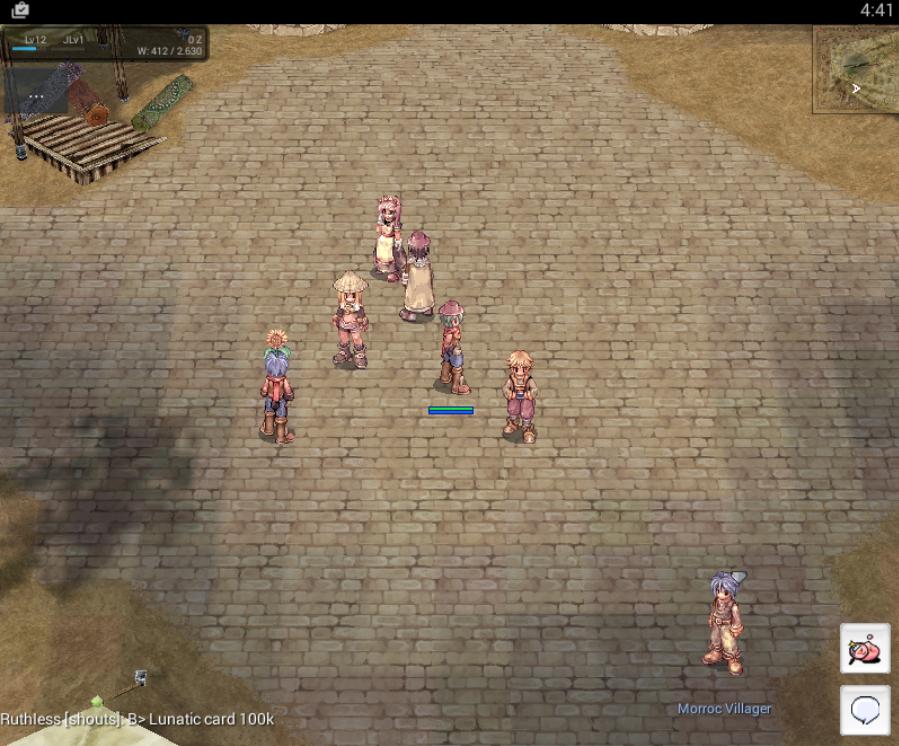
Task: Open the minimap in the corner
Action: pyautogui.click(x=856, y=69)
